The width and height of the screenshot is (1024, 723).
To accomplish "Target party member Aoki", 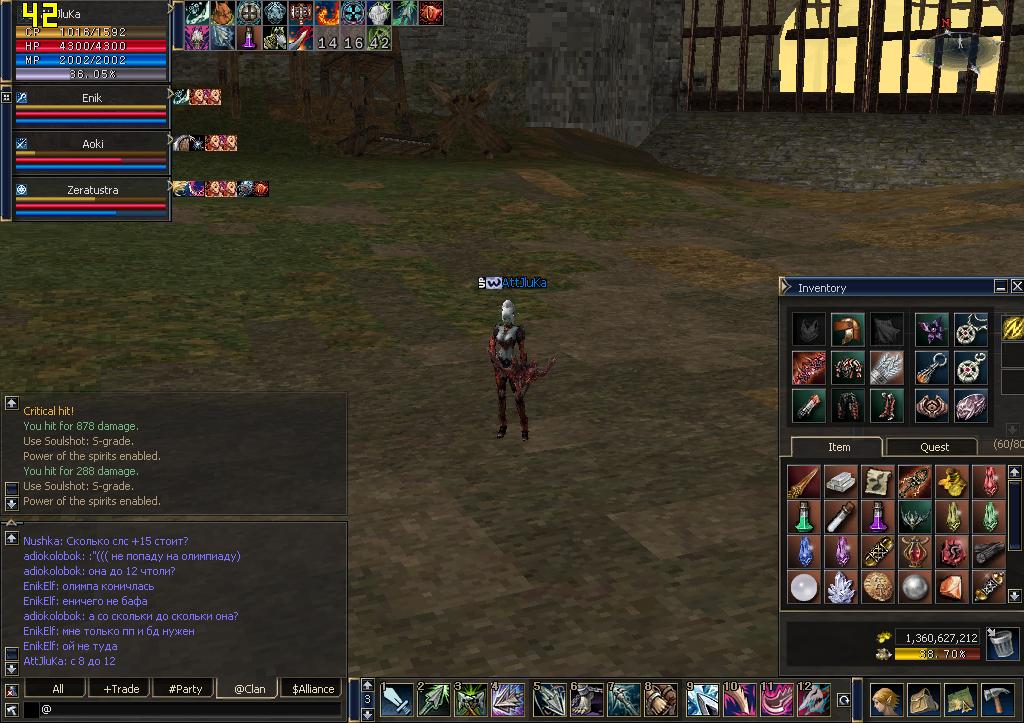I will tap(92, 144).
